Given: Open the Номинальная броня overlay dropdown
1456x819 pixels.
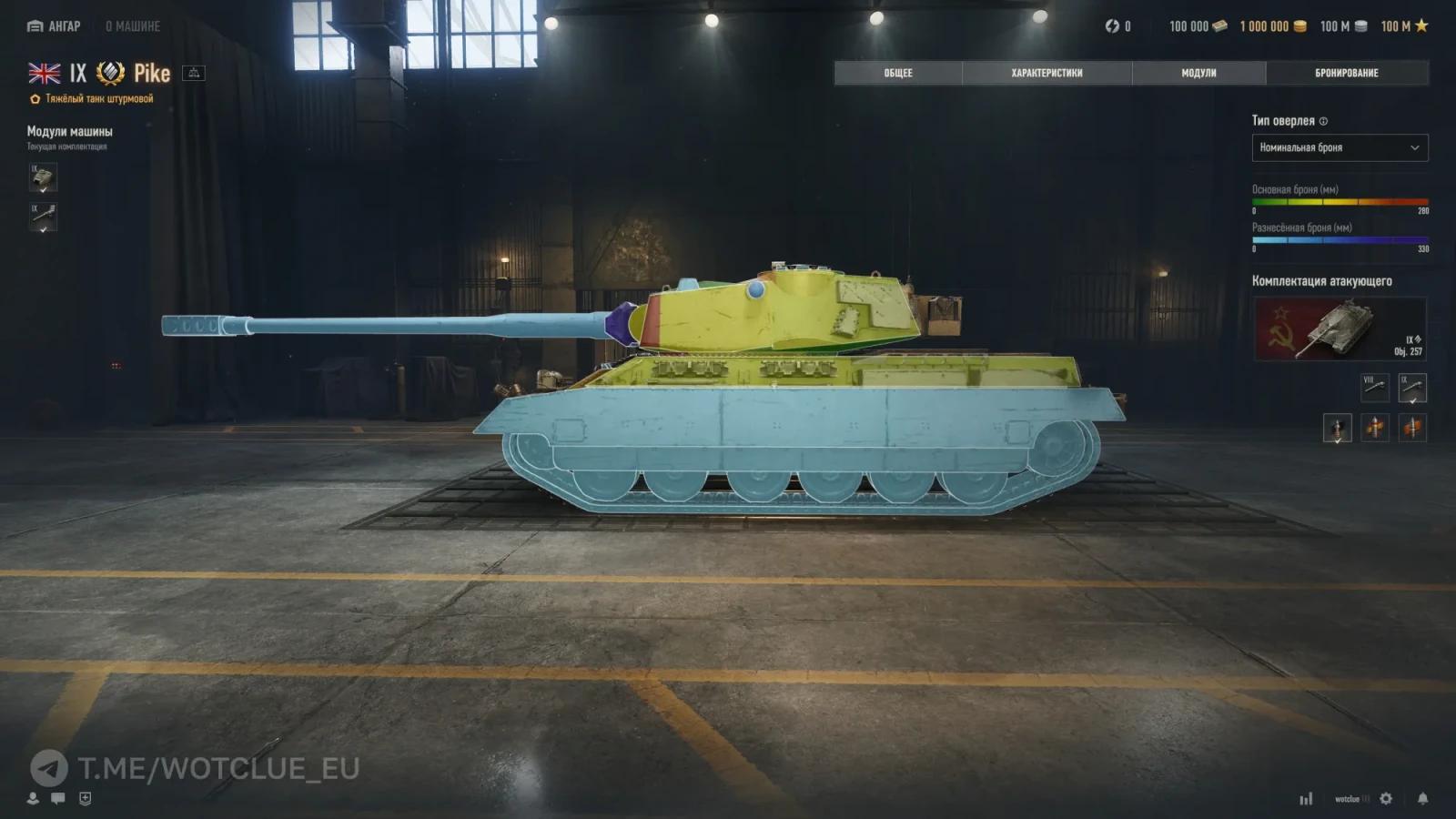Looking at the screenshot, I should (1340, 147).
